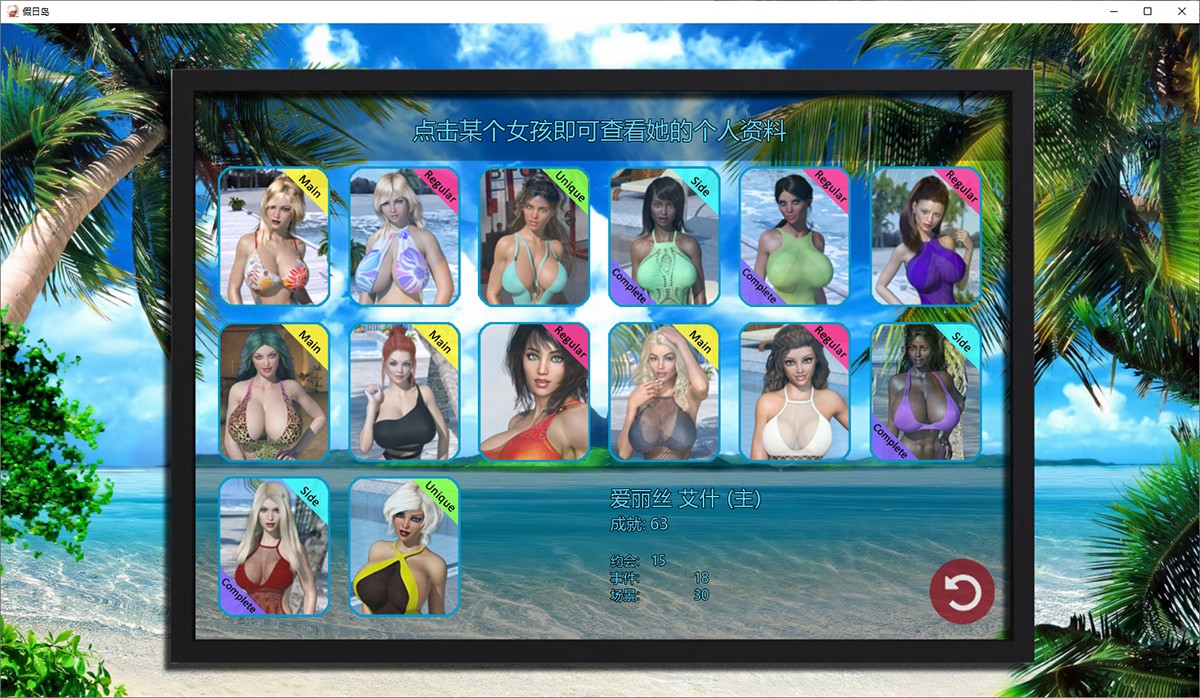View the blonde Side girl in red lace top
Viewport: 1200px width, 698px height.
click(x=274, y=546)
